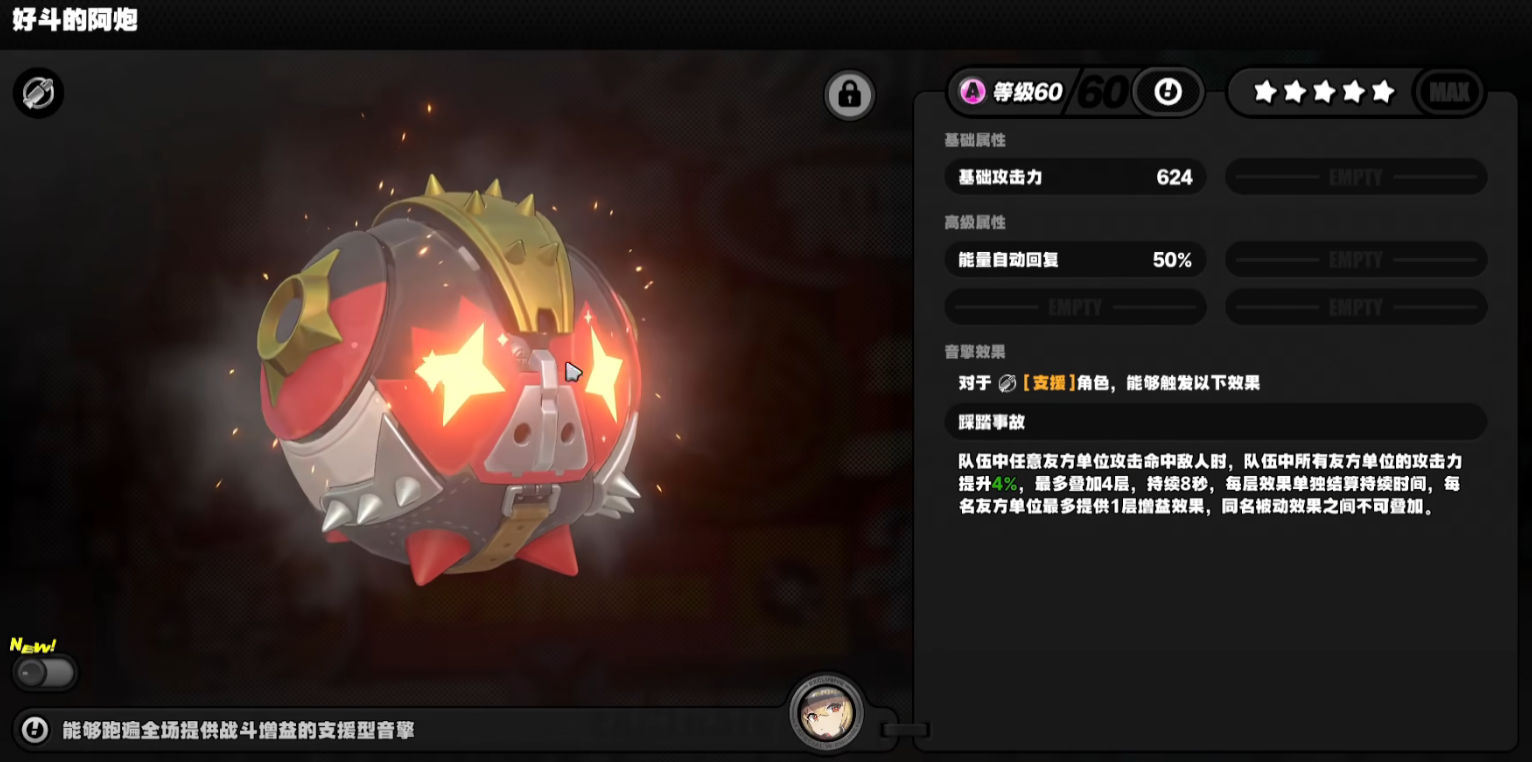Select the 基础攻击力 624 stat row
Viewport: 1532px width, 762px height.
(x=1075, y=177)
